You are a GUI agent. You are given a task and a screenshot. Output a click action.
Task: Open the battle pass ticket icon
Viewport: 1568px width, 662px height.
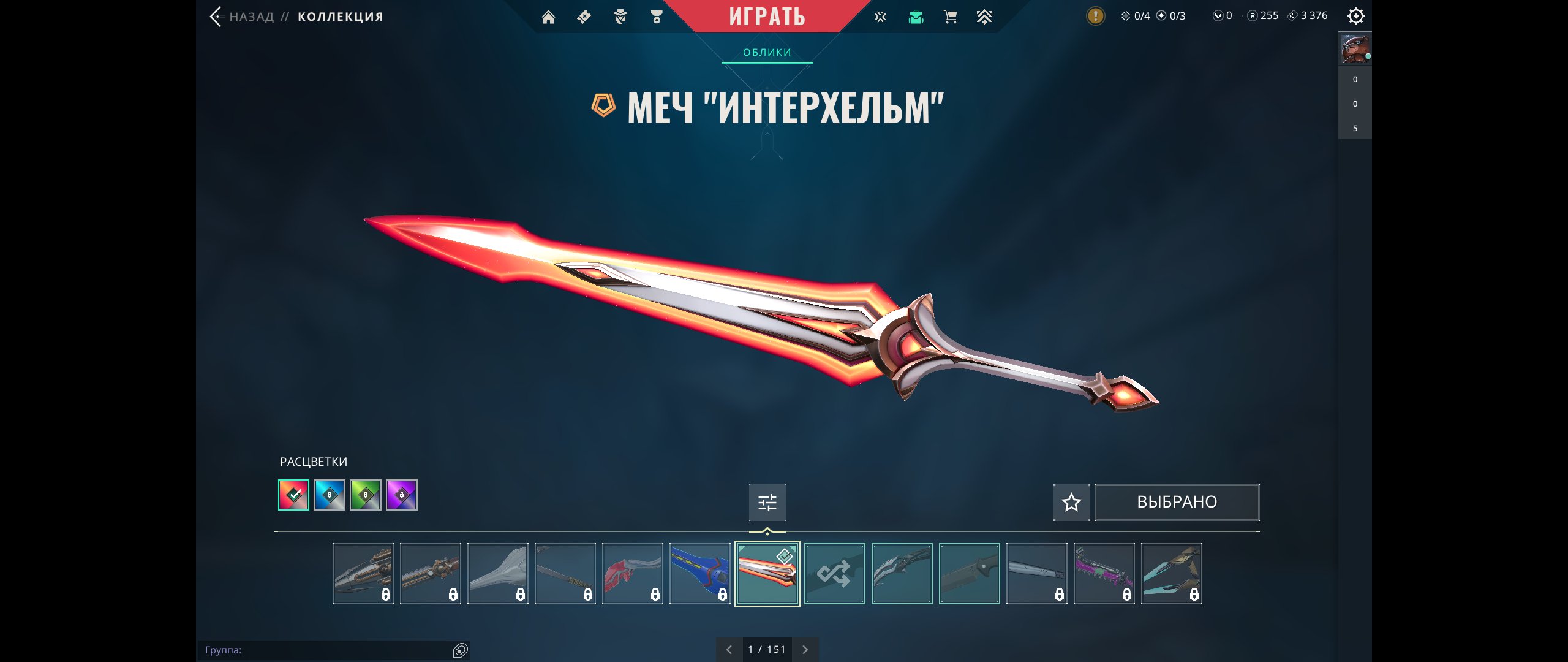pos(584,17)
